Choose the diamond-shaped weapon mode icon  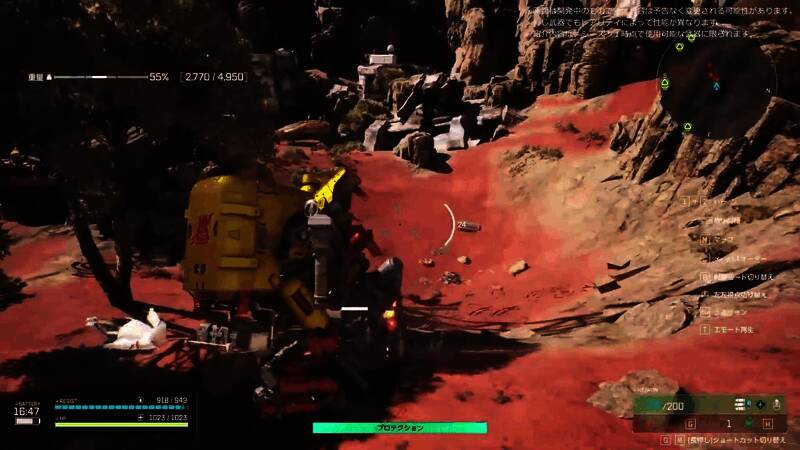[x=760, y=405]
